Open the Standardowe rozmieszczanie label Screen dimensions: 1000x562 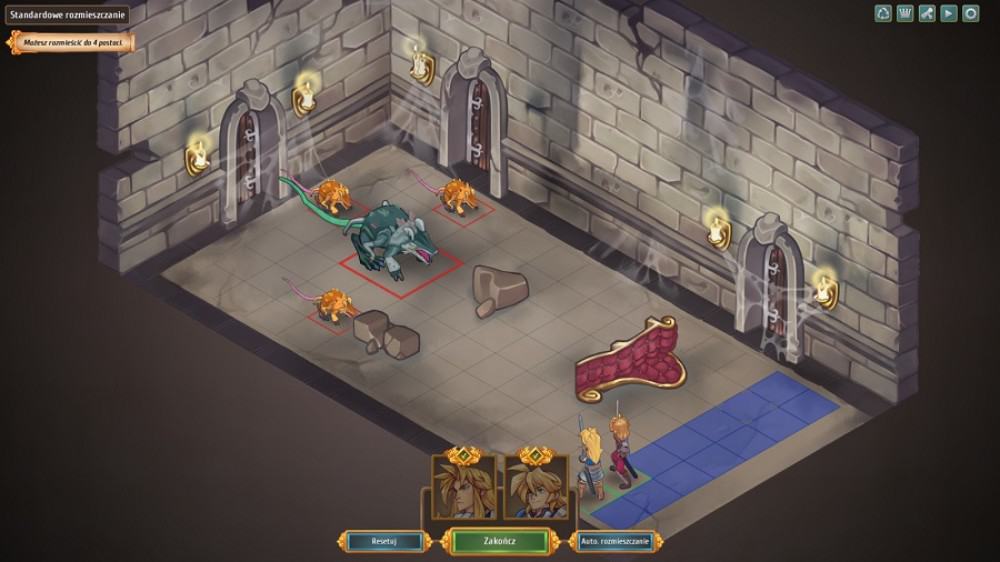[x=67, y=15]
